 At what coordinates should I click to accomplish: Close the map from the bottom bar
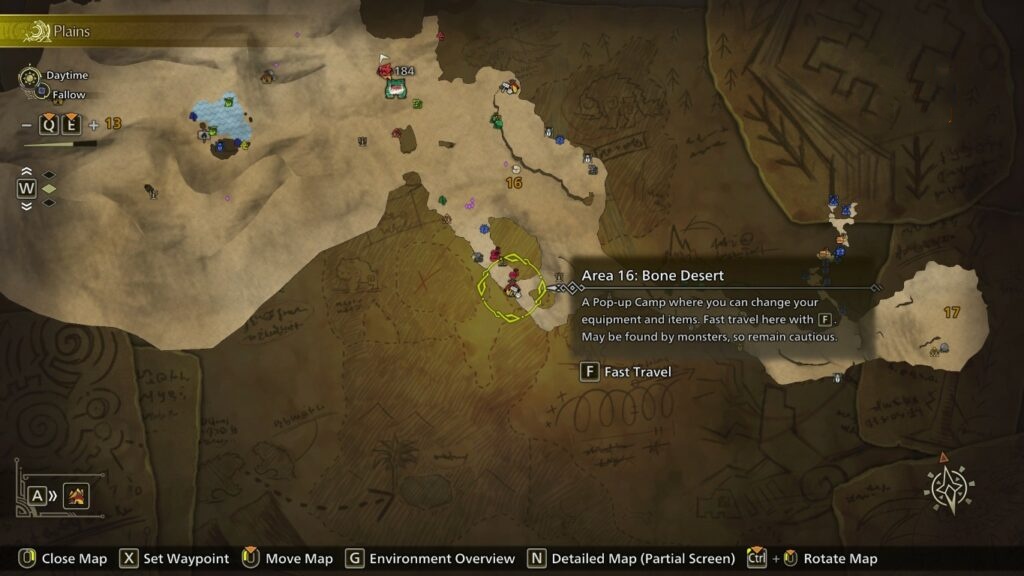pos(62,558)
